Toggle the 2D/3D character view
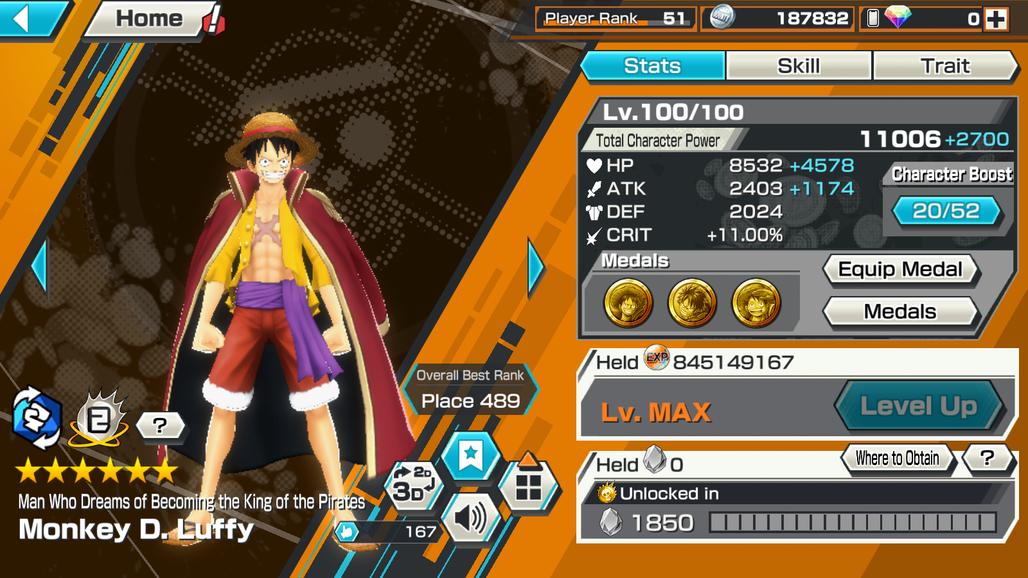The image size is (1028, 578). click(x=410, y=485)
